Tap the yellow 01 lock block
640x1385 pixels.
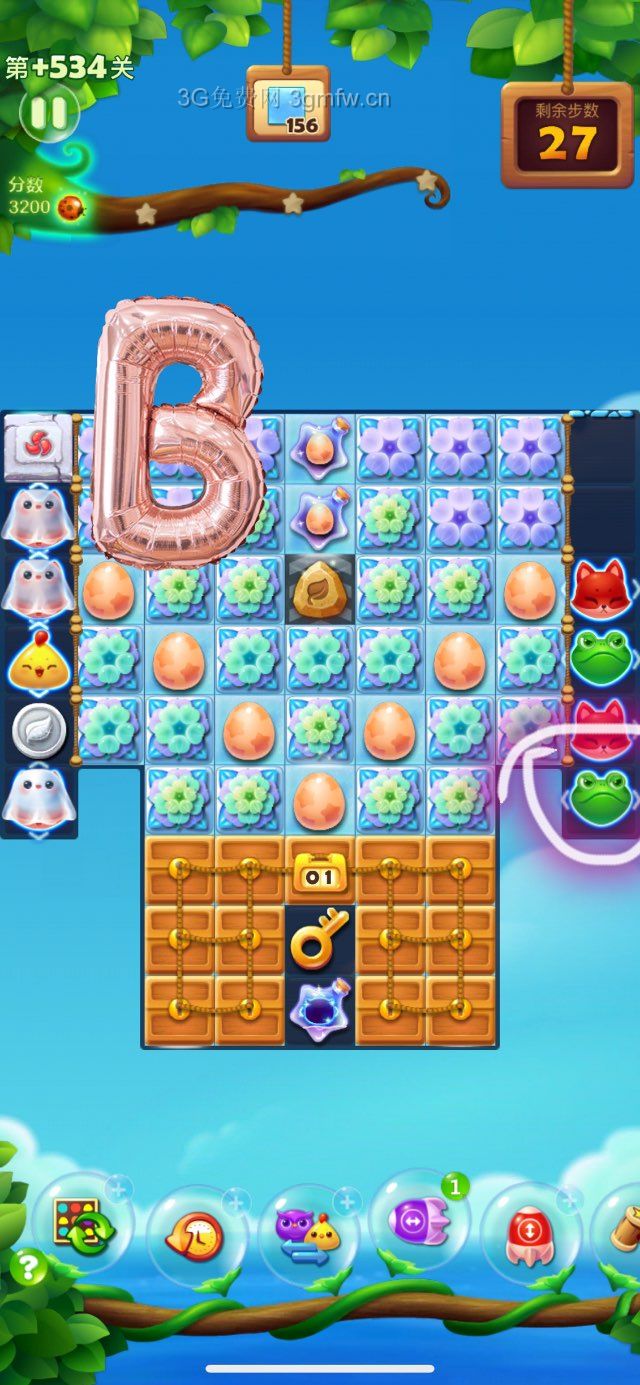point(319,871)
